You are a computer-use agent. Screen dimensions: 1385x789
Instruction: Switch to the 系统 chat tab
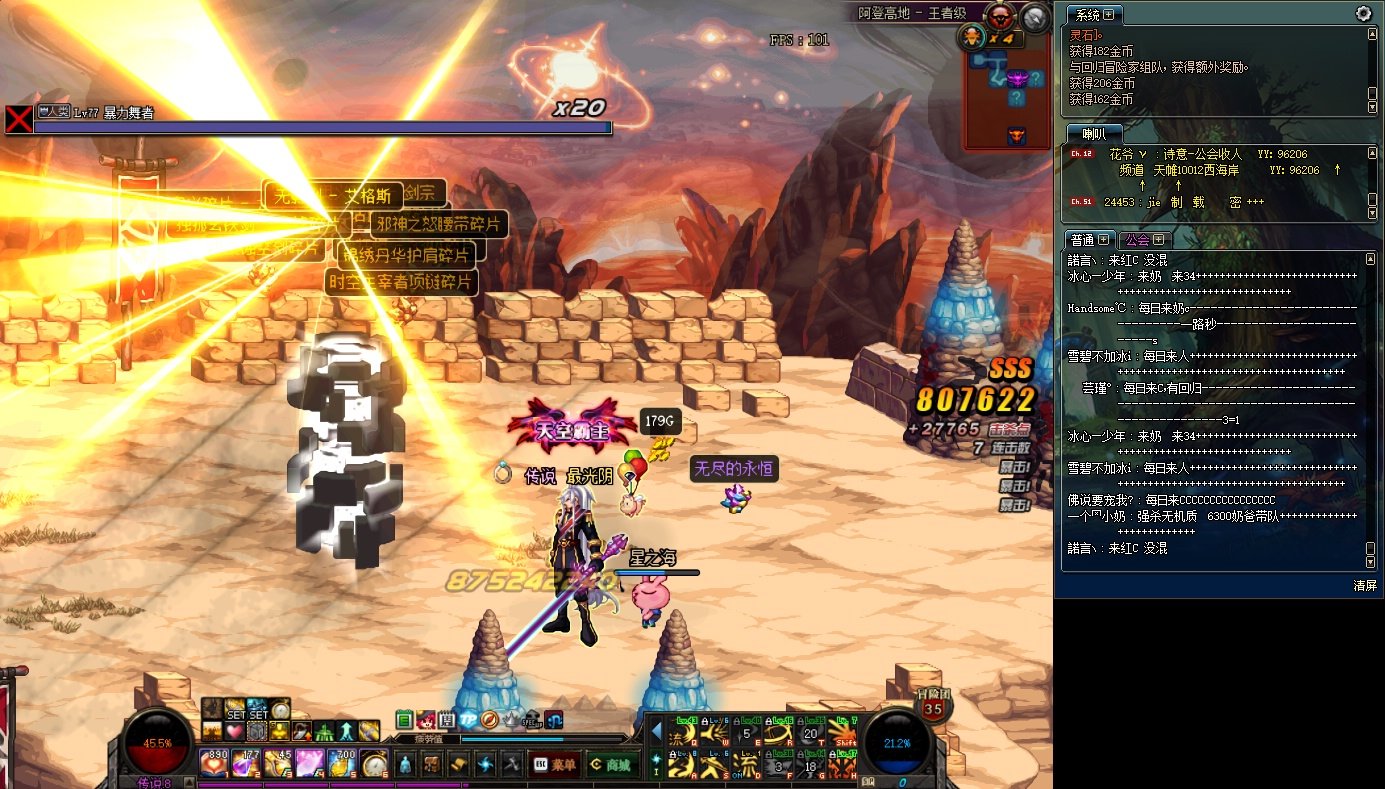tap(1093, 15)
